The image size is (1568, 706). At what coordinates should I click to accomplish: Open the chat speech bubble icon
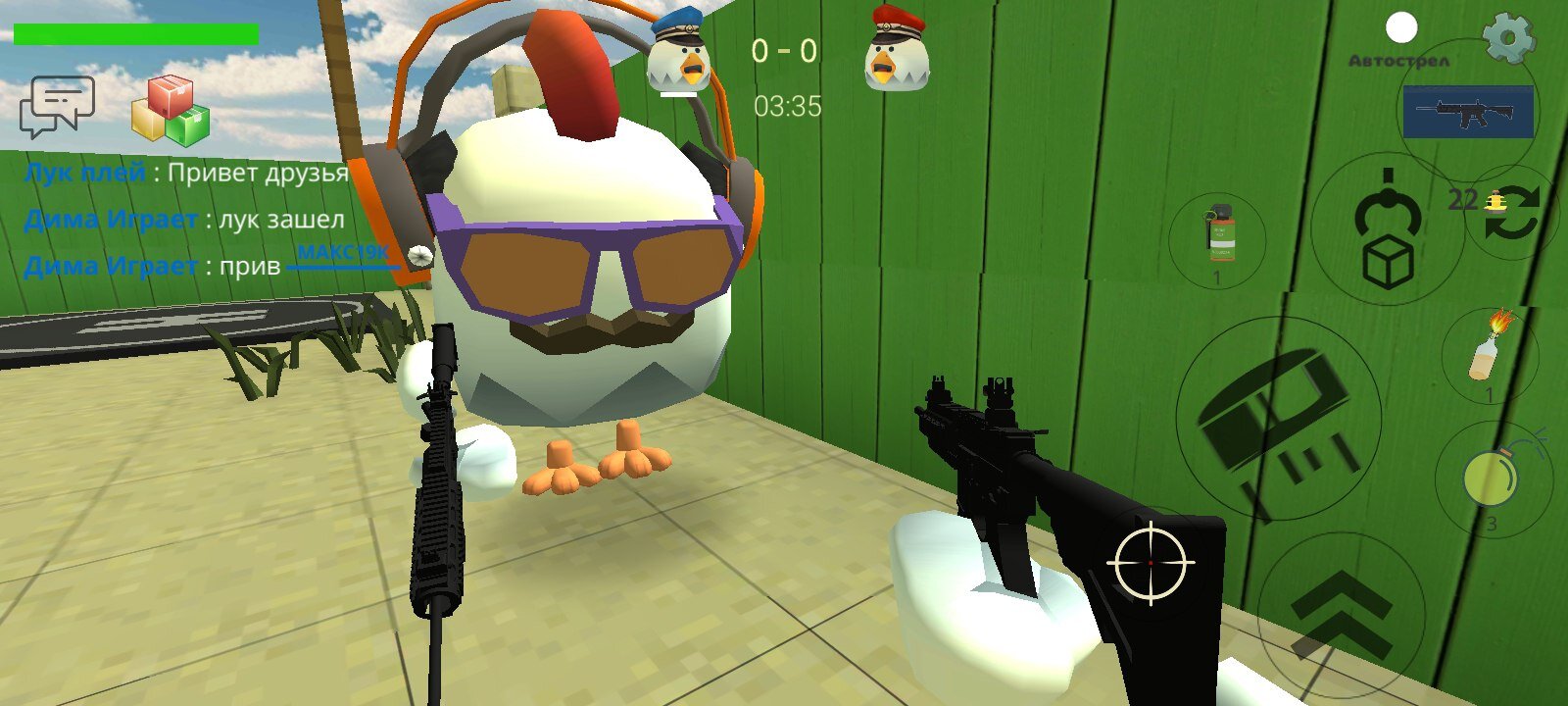pos(57,106)
